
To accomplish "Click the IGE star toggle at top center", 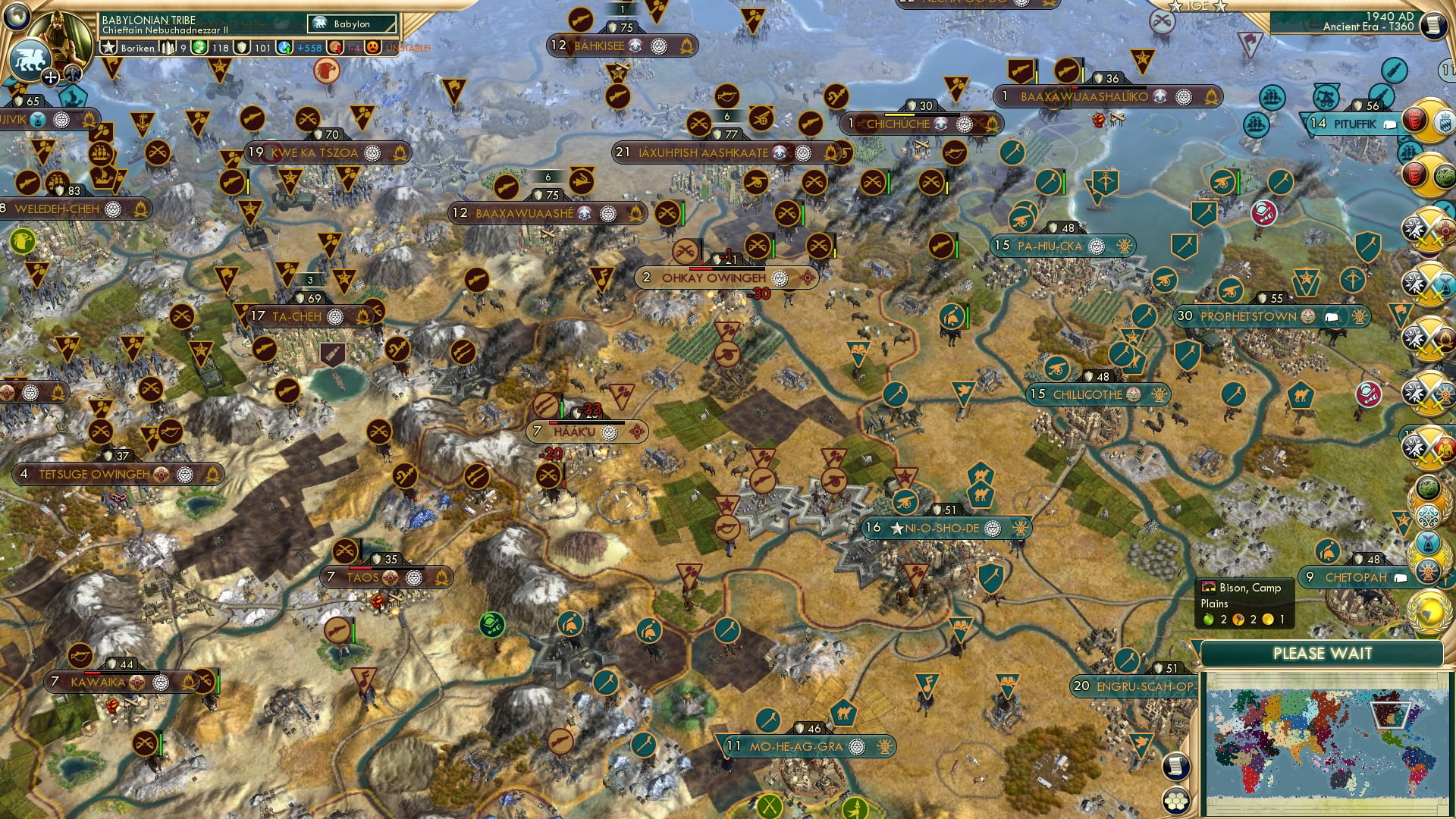I will click(x=1175, y=8).
